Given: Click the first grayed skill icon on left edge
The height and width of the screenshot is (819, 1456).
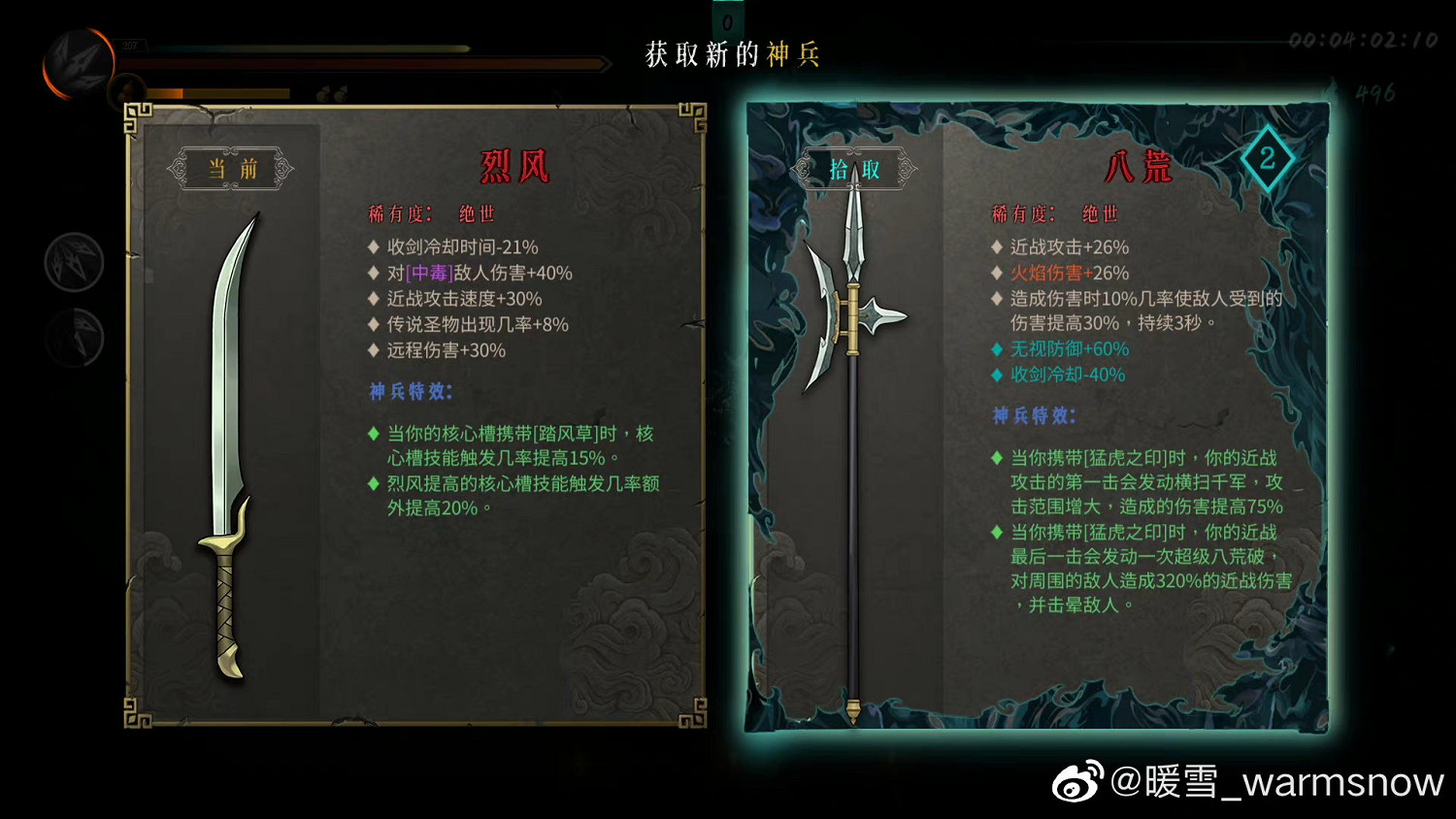Looking at the screenshot, I should [76, 262].
